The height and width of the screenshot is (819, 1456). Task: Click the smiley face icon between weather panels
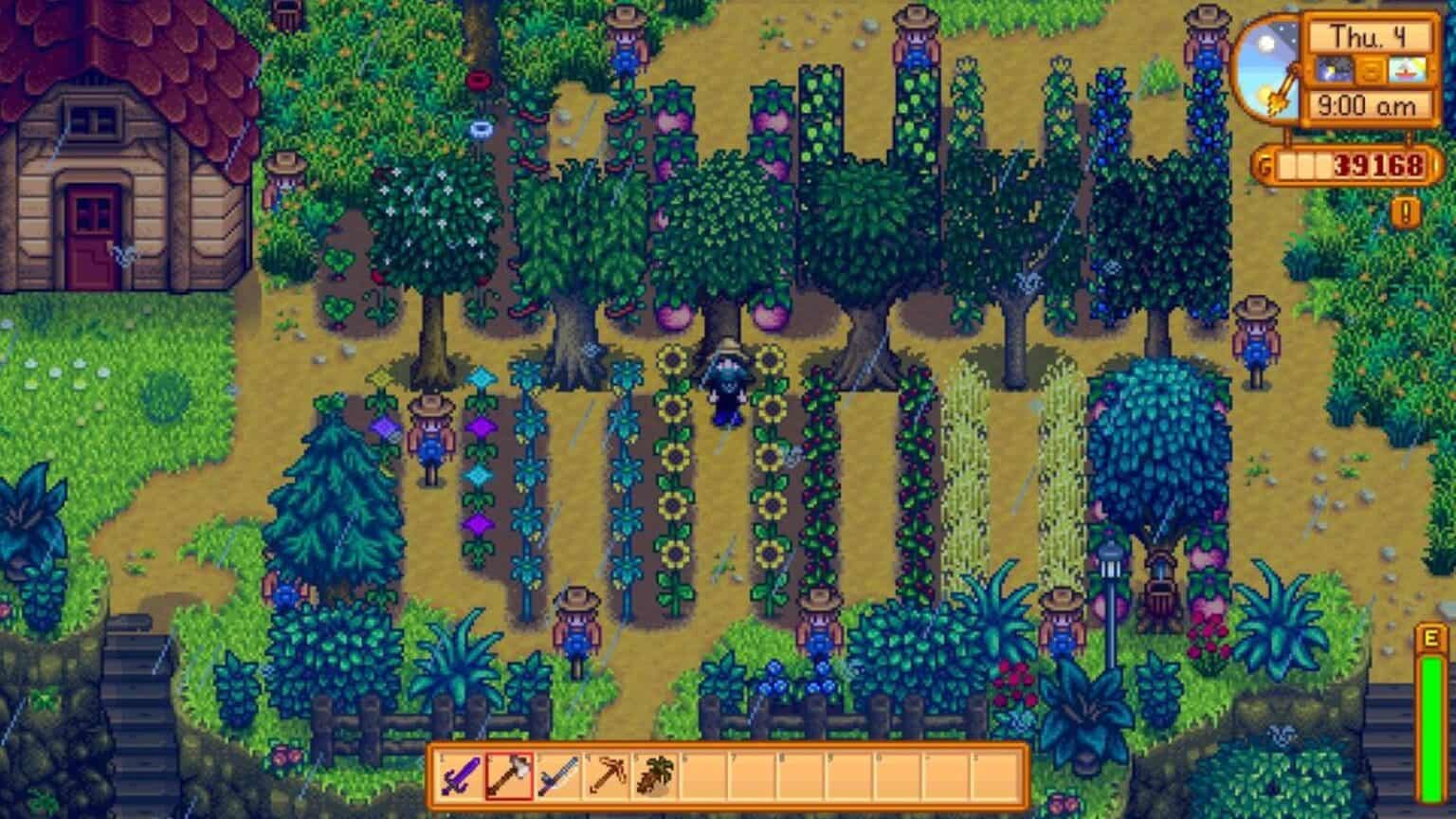point(1372,70)
